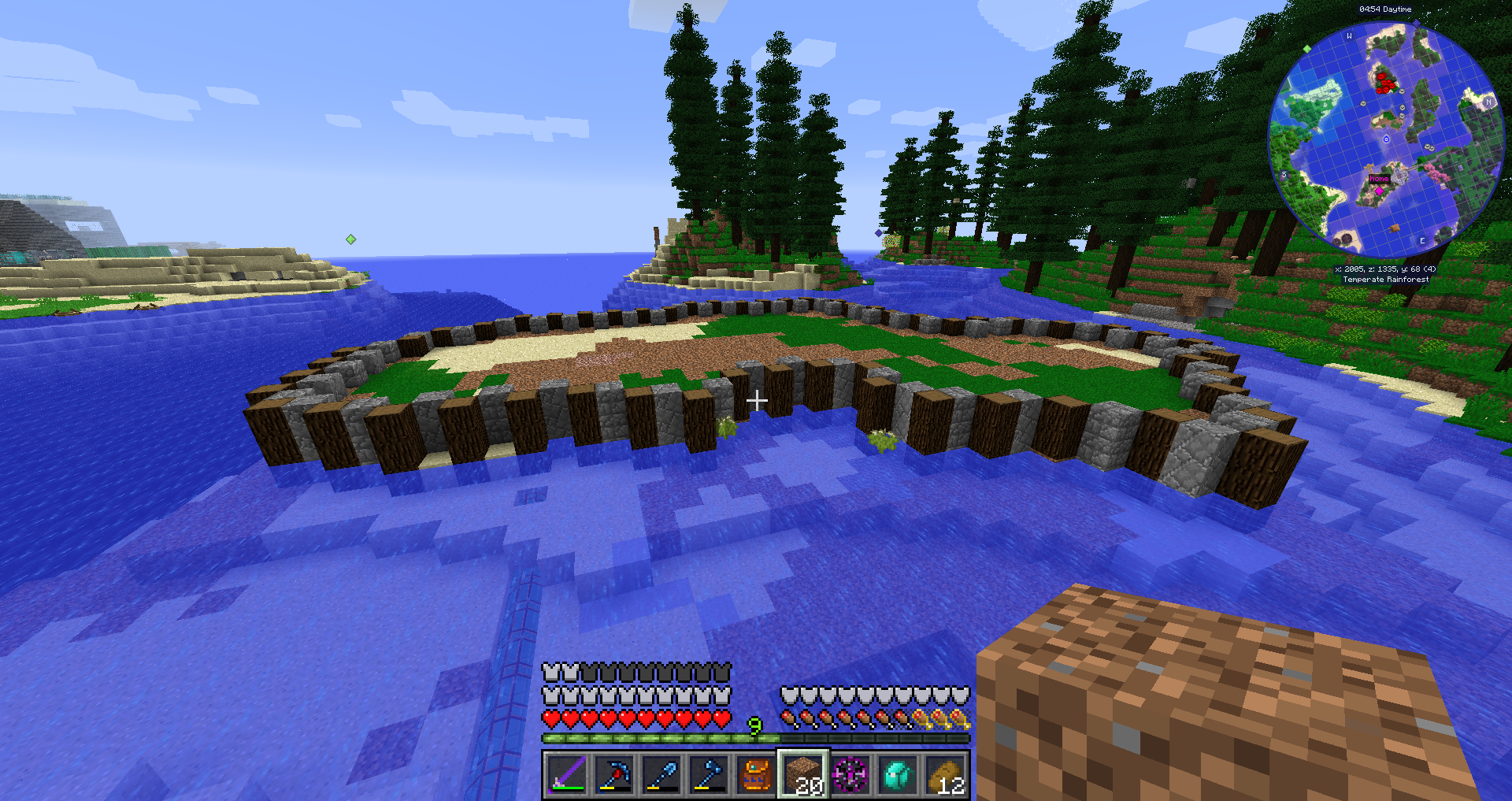Select the cyan orb hotbar slot

pyautogui.click(x=898, y=774)
